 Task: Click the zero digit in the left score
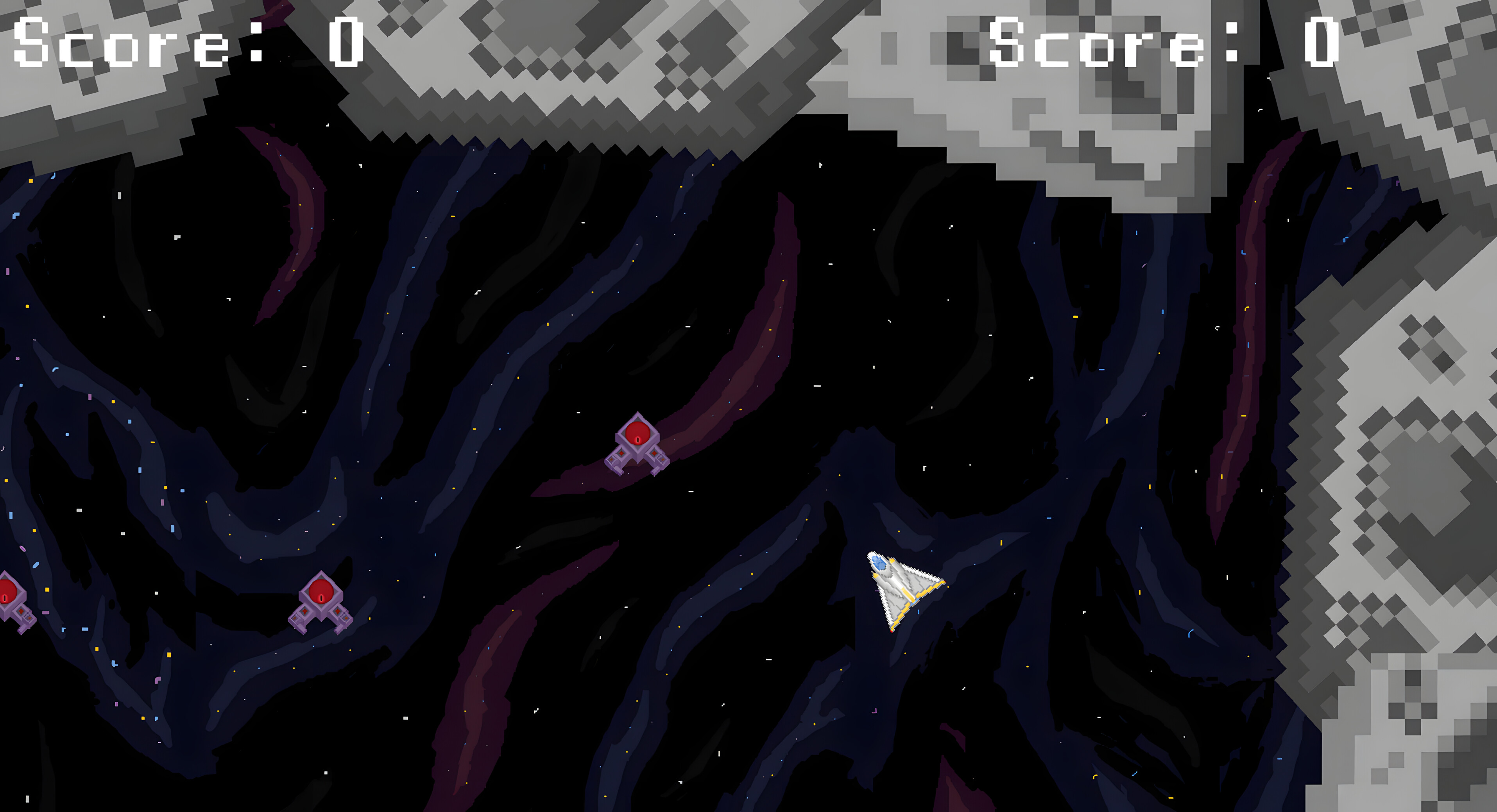(347, 43)
